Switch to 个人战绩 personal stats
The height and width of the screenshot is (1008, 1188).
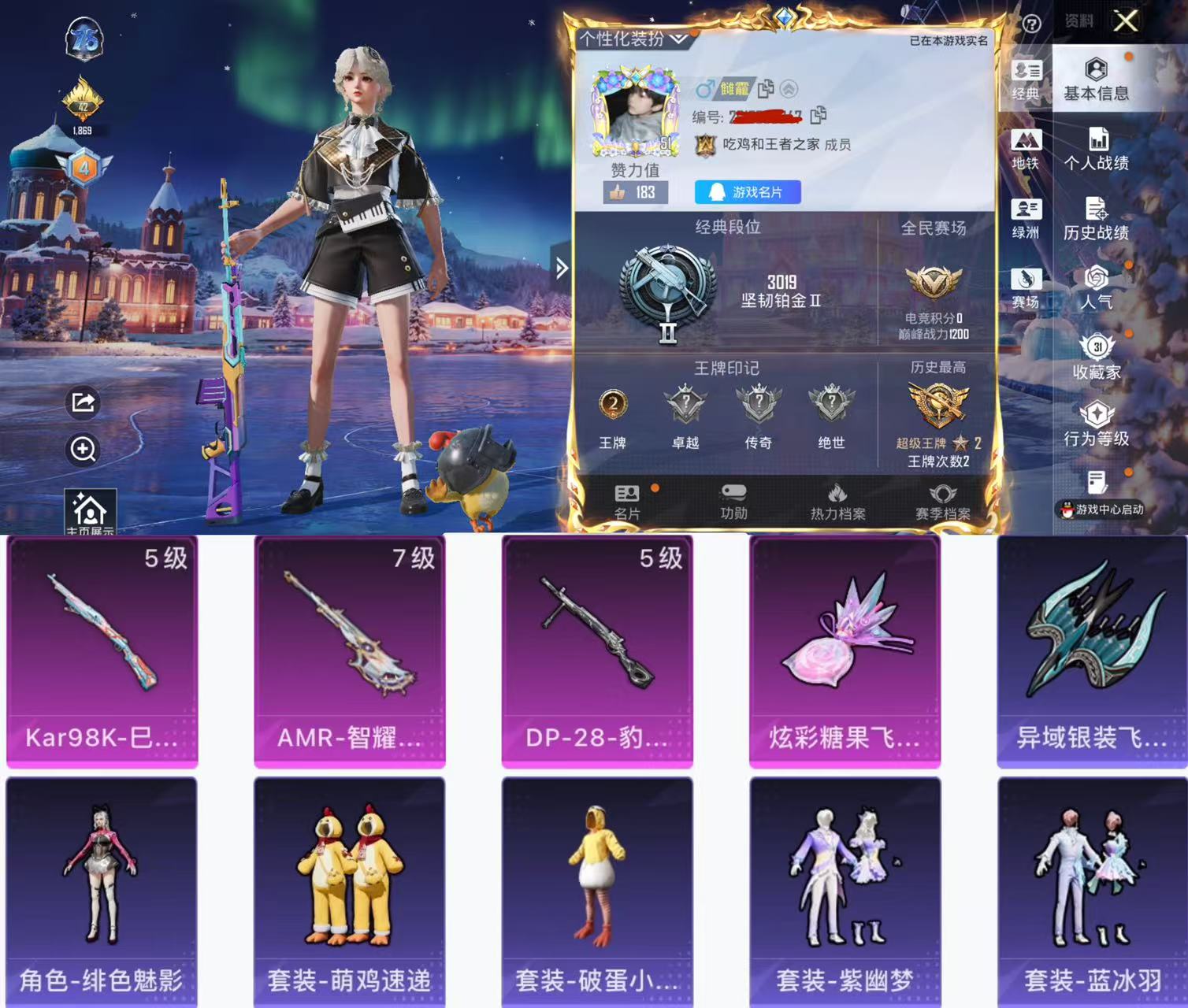pyautogui.click(x=1096, y=150)
